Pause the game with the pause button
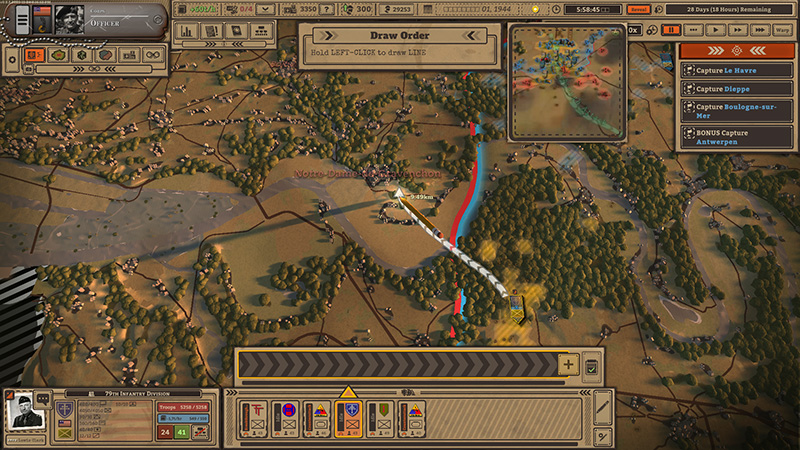 (x=672, y=30)
